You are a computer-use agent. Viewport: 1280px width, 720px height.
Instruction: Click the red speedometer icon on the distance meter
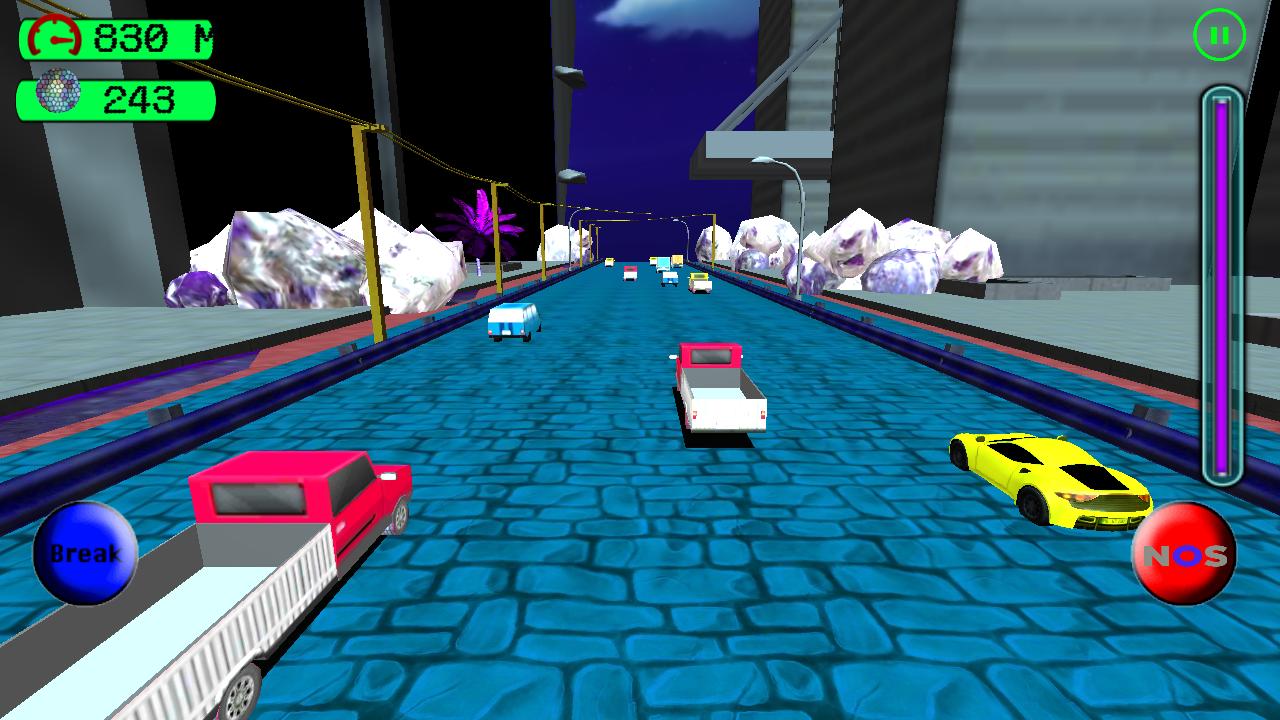[x=55, y=37]
